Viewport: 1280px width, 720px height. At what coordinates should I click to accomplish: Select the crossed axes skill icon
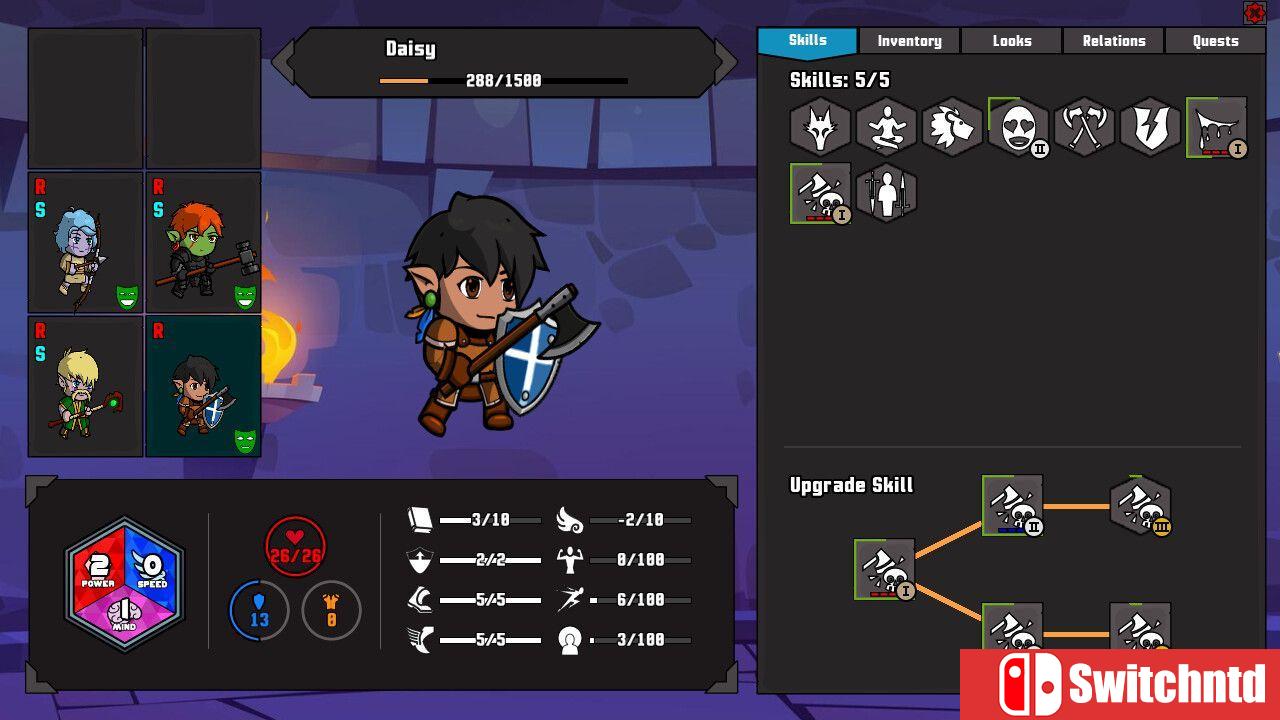pos(1084,127)
